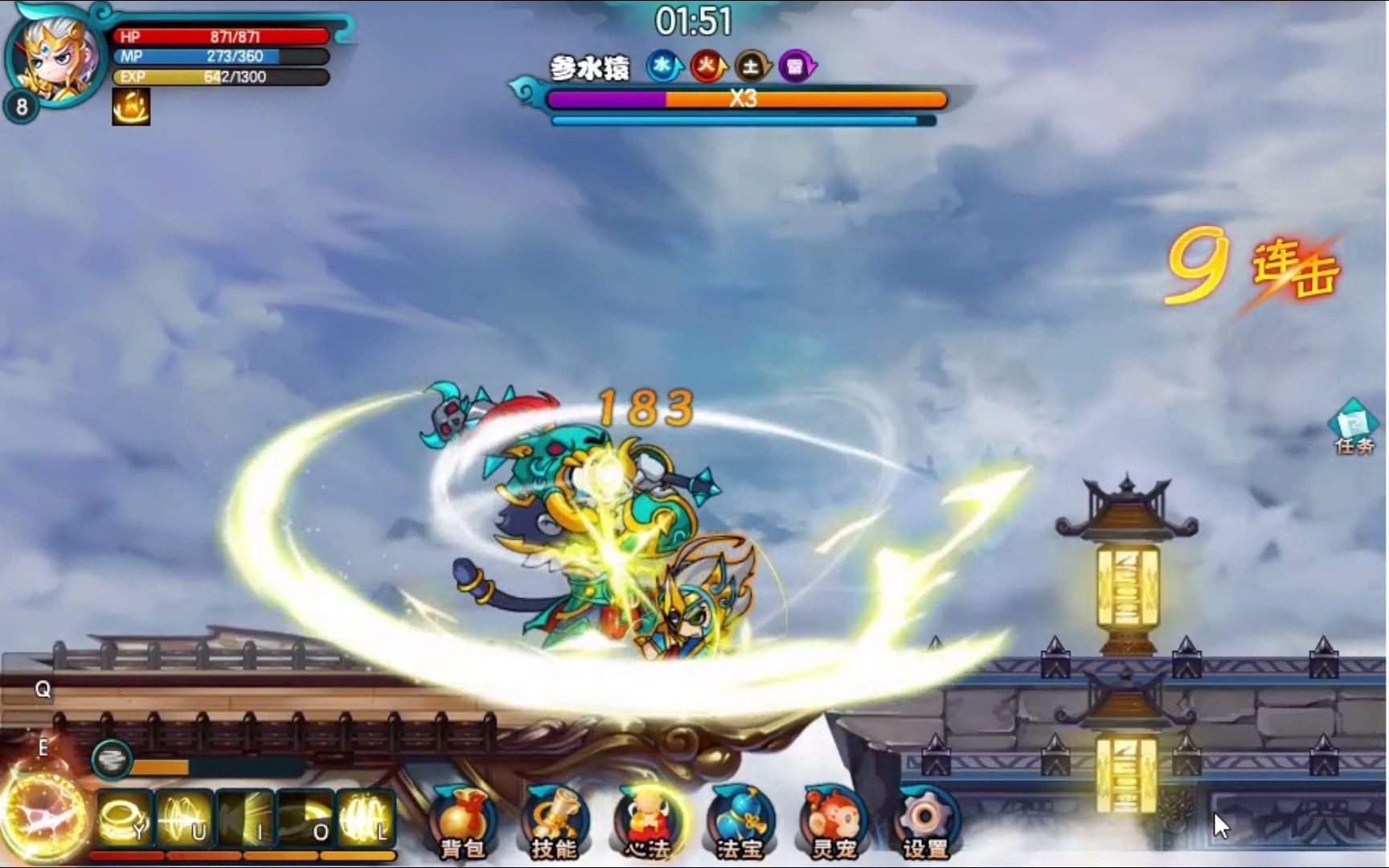Open the 设置 gear settings
Screen dimensions: 1389x868
(x=925, y=821)
